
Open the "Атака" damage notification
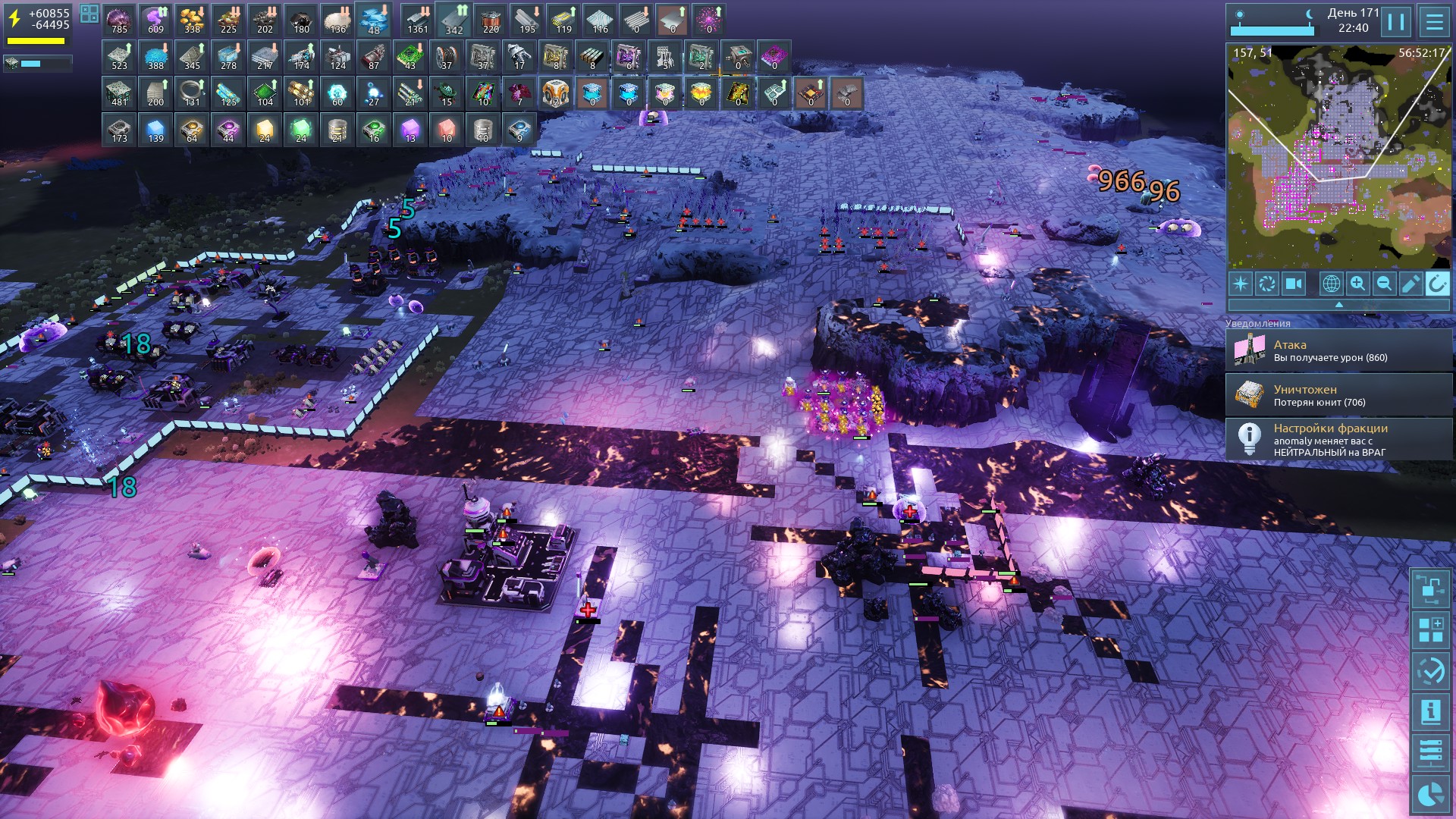(x=1338, y=350)
